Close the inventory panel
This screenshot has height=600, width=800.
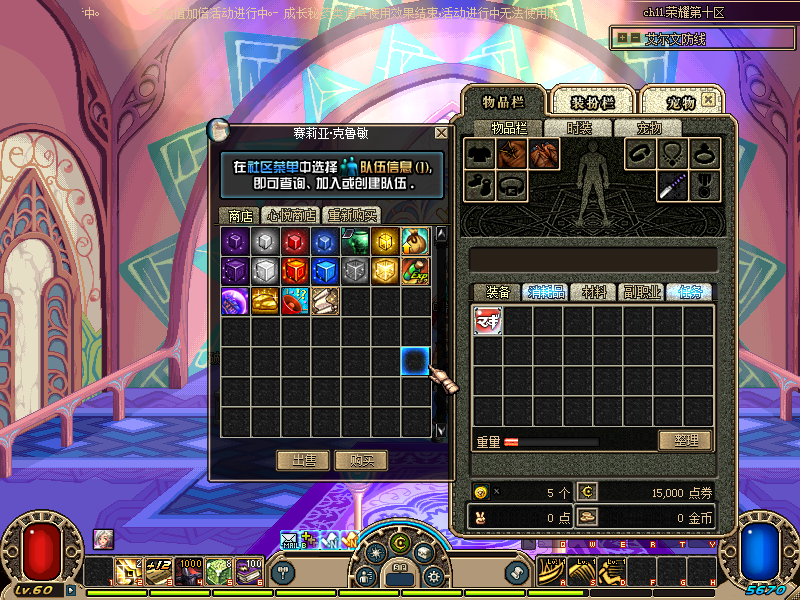[707, 100]
